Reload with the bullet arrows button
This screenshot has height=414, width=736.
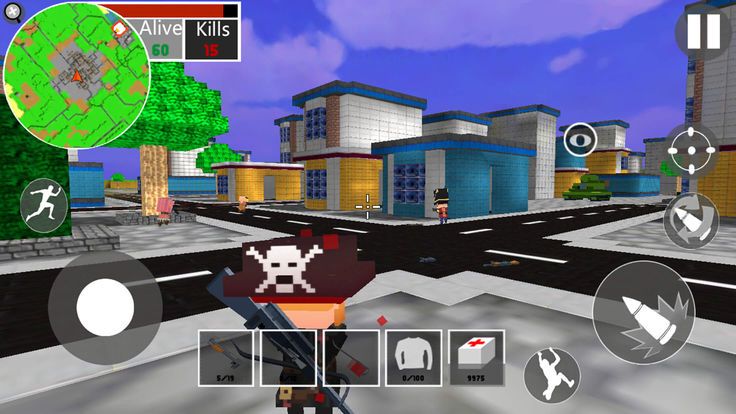point(690,221)
